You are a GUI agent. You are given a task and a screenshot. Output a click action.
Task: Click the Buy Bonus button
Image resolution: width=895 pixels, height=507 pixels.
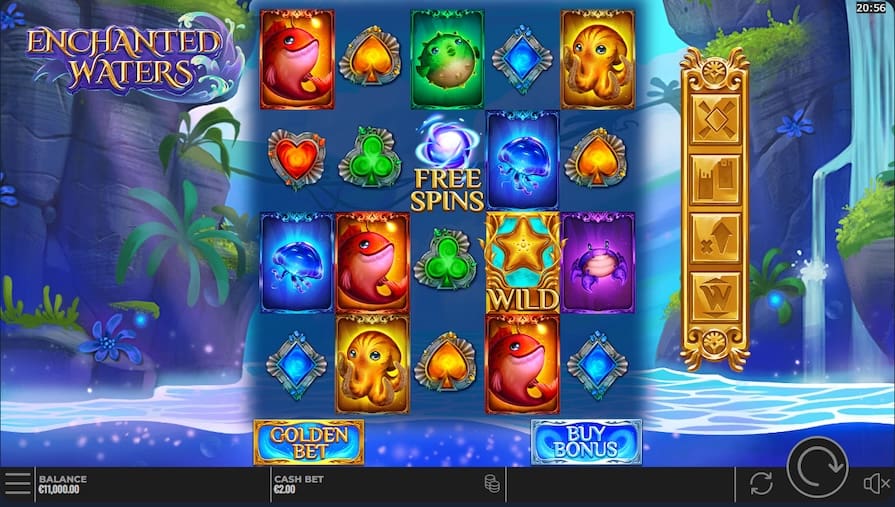pos(585,442)
